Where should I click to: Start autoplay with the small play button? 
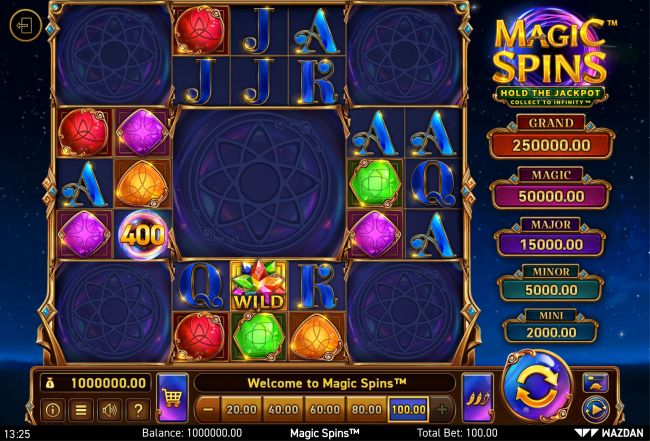[x=595, y=407]
